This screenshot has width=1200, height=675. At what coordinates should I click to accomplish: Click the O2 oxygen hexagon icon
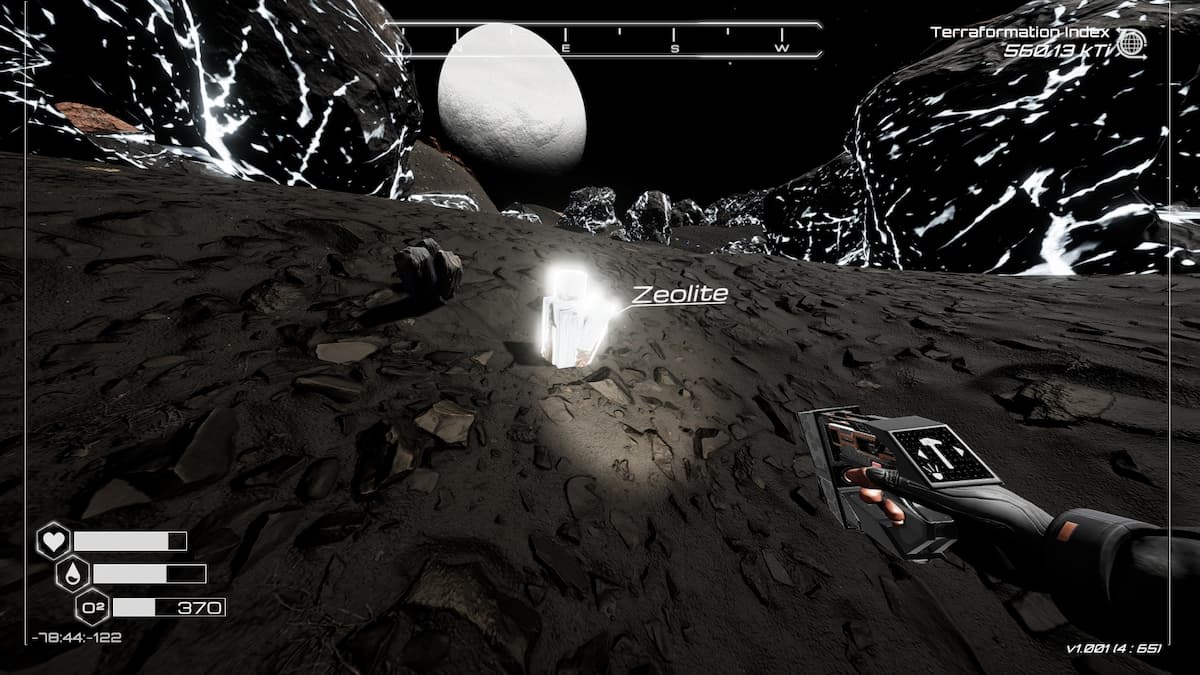point(92,607)
